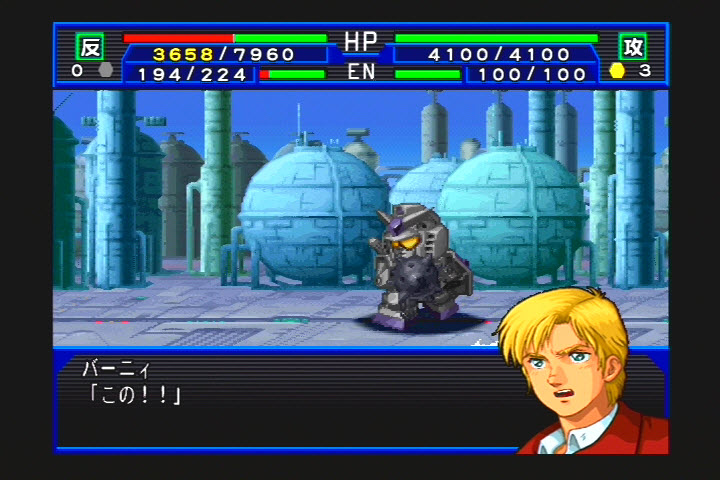
Task: Click the green 攻 attack icon
Action: 632,46
